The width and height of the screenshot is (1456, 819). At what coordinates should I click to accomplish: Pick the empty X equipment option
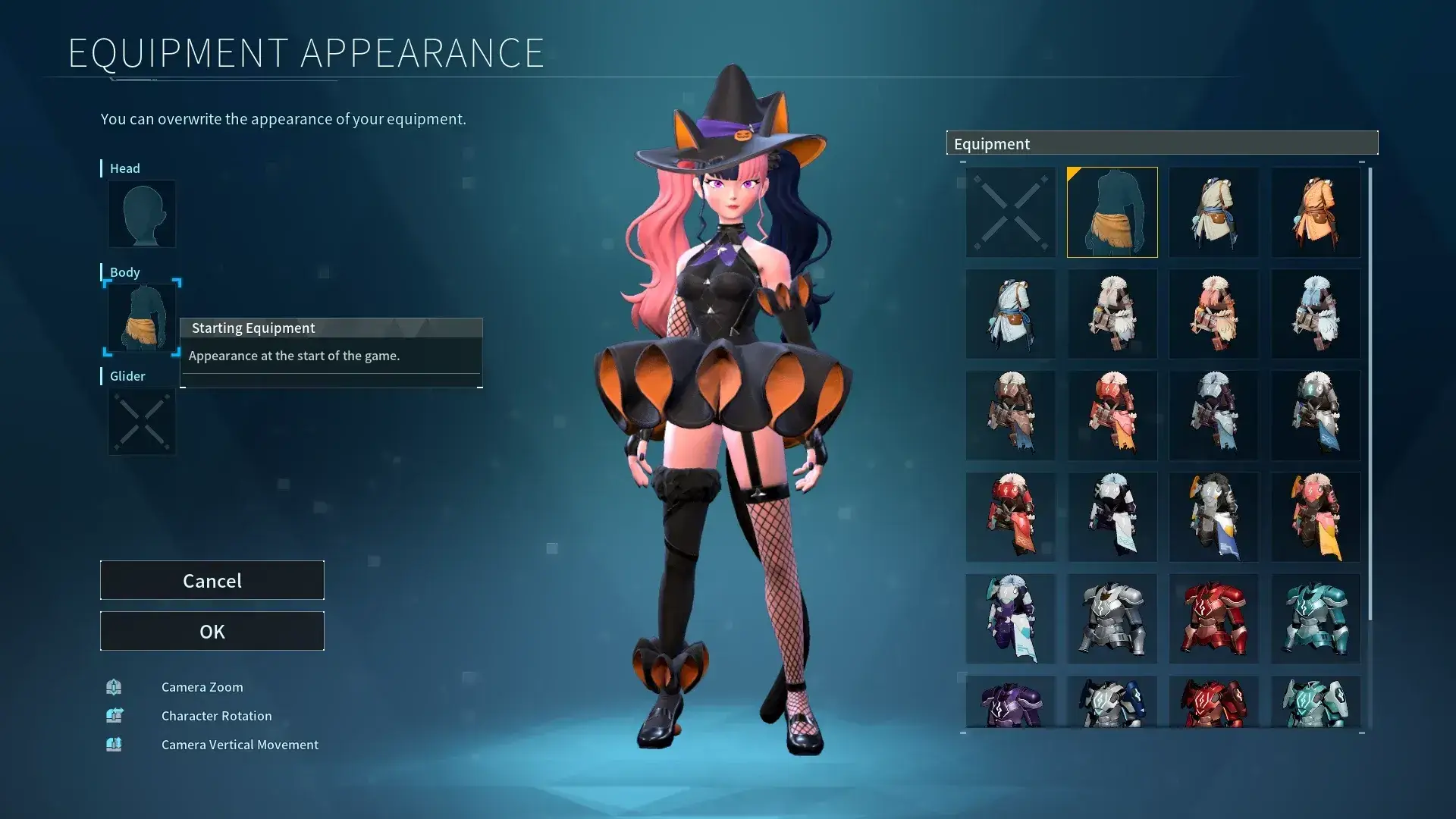(x=1010, y=212)
